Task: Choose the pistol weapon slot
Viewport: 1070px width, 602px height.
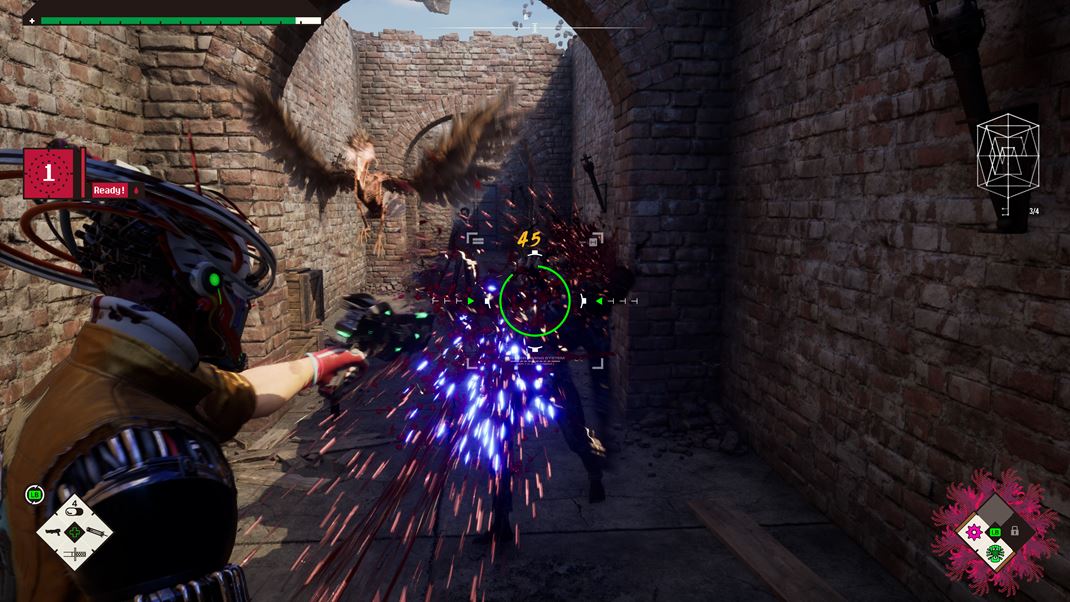Action: click(x=53, y=533)
